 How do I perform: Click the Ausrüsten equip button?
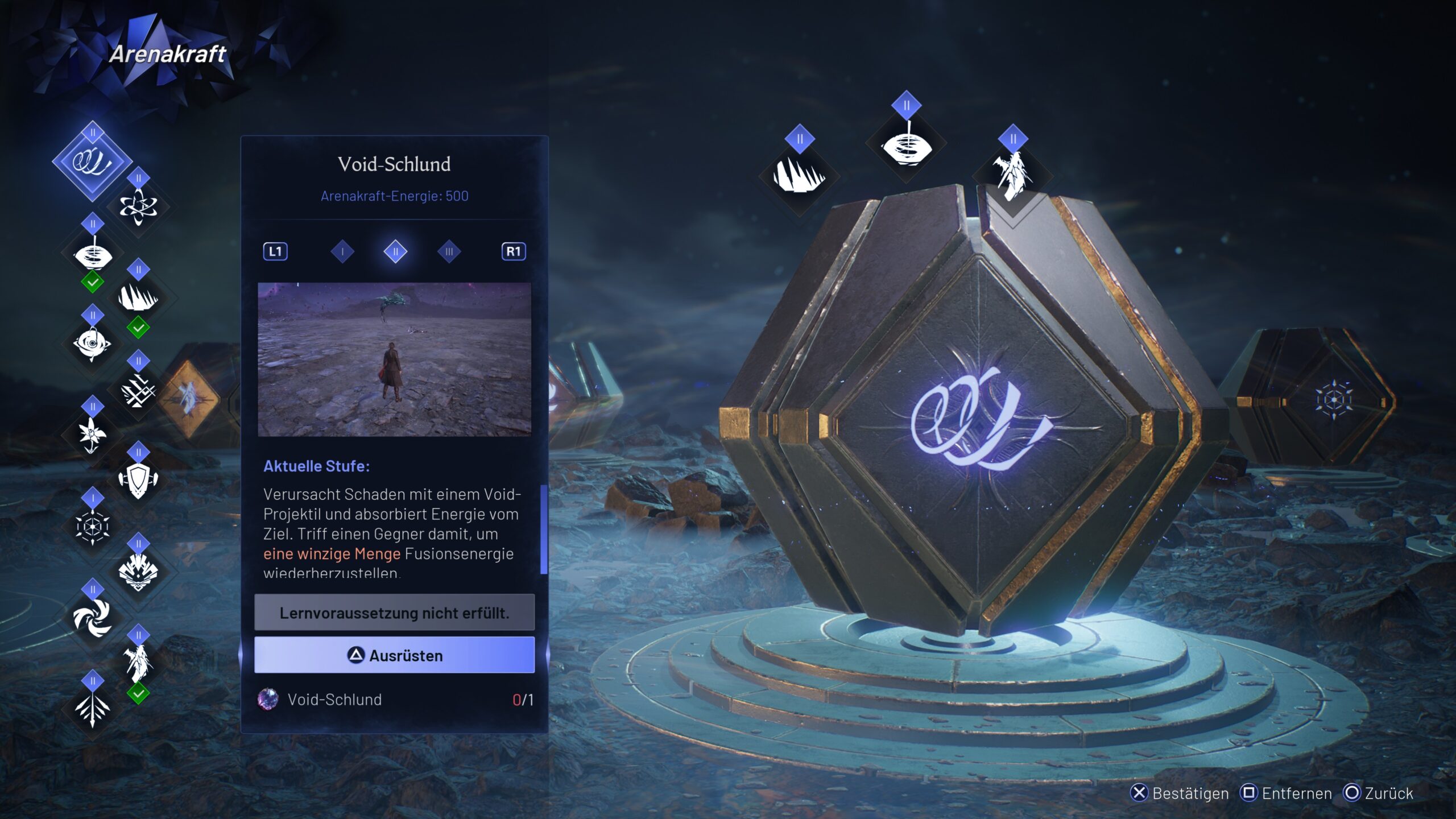coord(394,655)
